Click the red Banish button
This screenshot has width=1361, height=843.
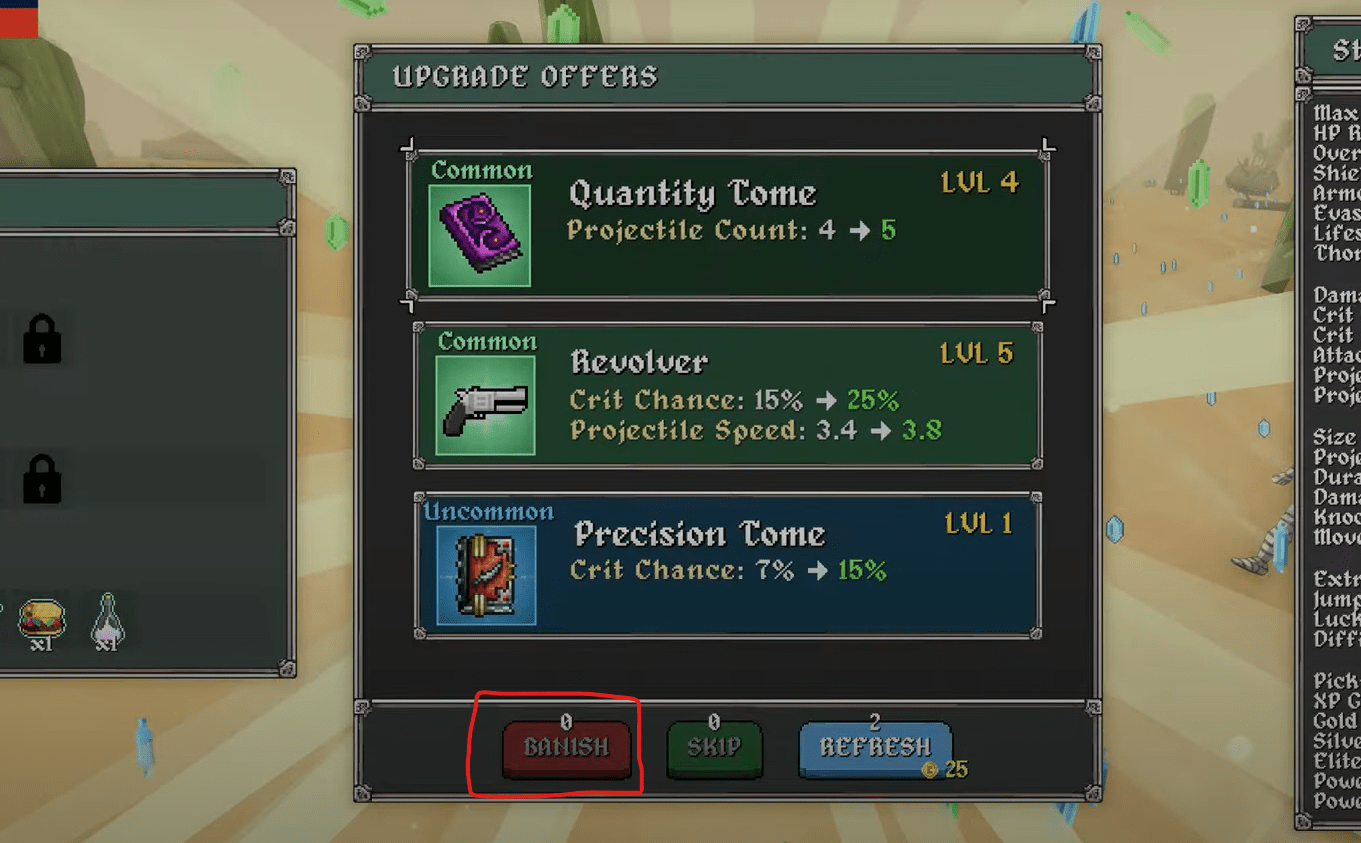pos(566,748)
